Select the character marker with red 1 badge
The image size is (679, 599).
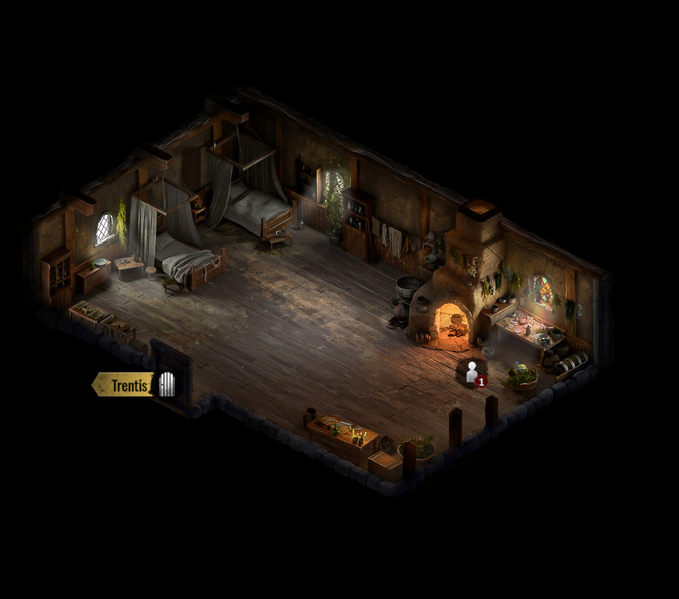point(472,374)
